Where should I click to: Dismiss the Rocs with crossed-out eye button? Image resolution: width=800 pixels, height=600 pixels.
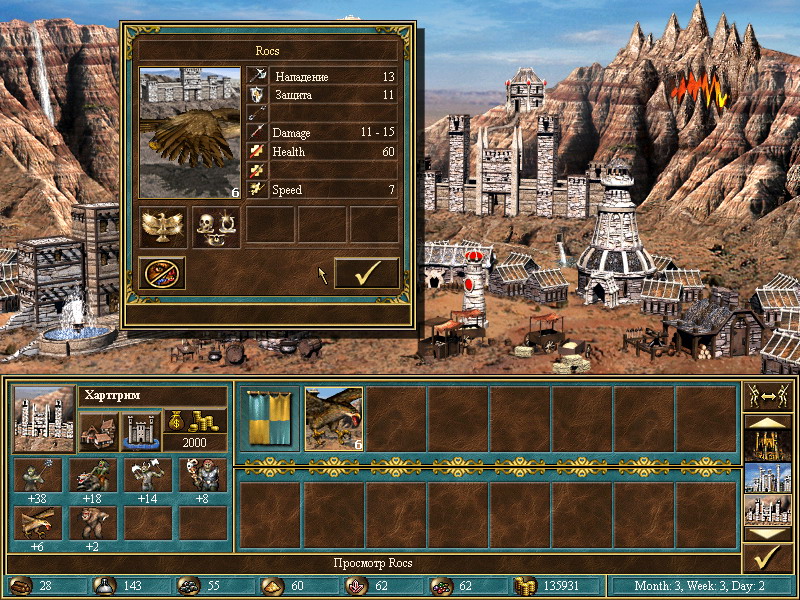[164, 273]
